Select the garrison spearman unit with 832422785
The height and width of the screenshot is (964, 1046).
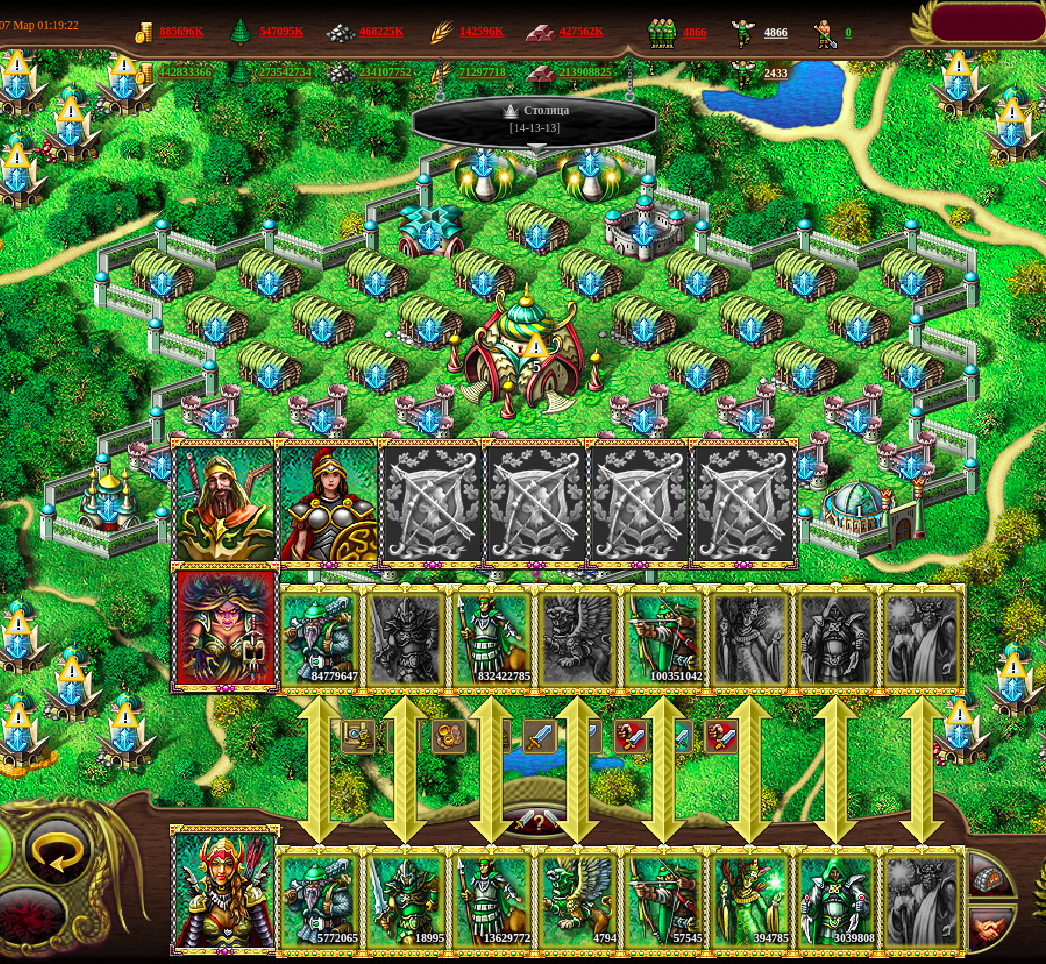[x=491, y=638]
